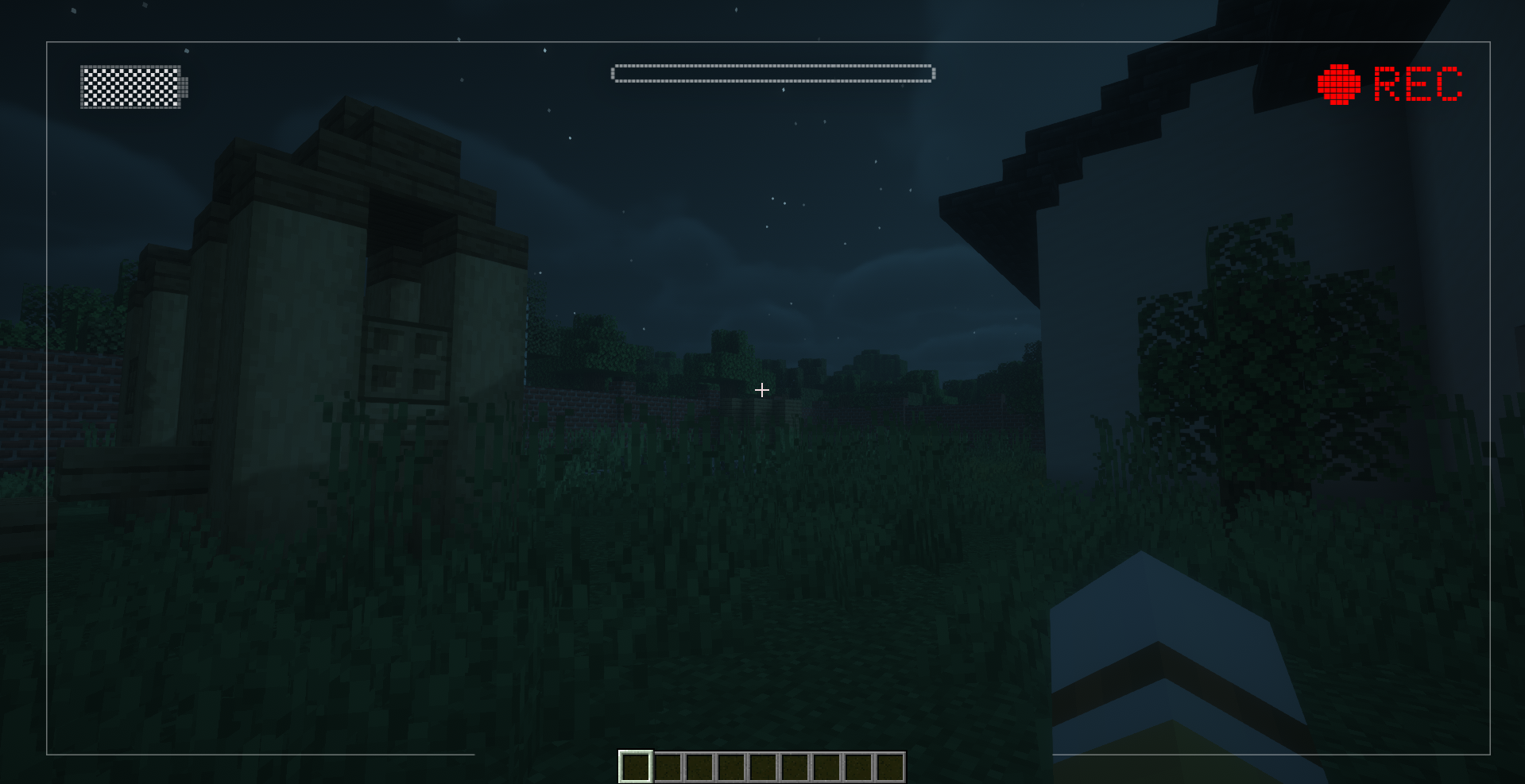Click the crosshair at screen center
This screenshot has width=1525, height=784.
(761, 390)
